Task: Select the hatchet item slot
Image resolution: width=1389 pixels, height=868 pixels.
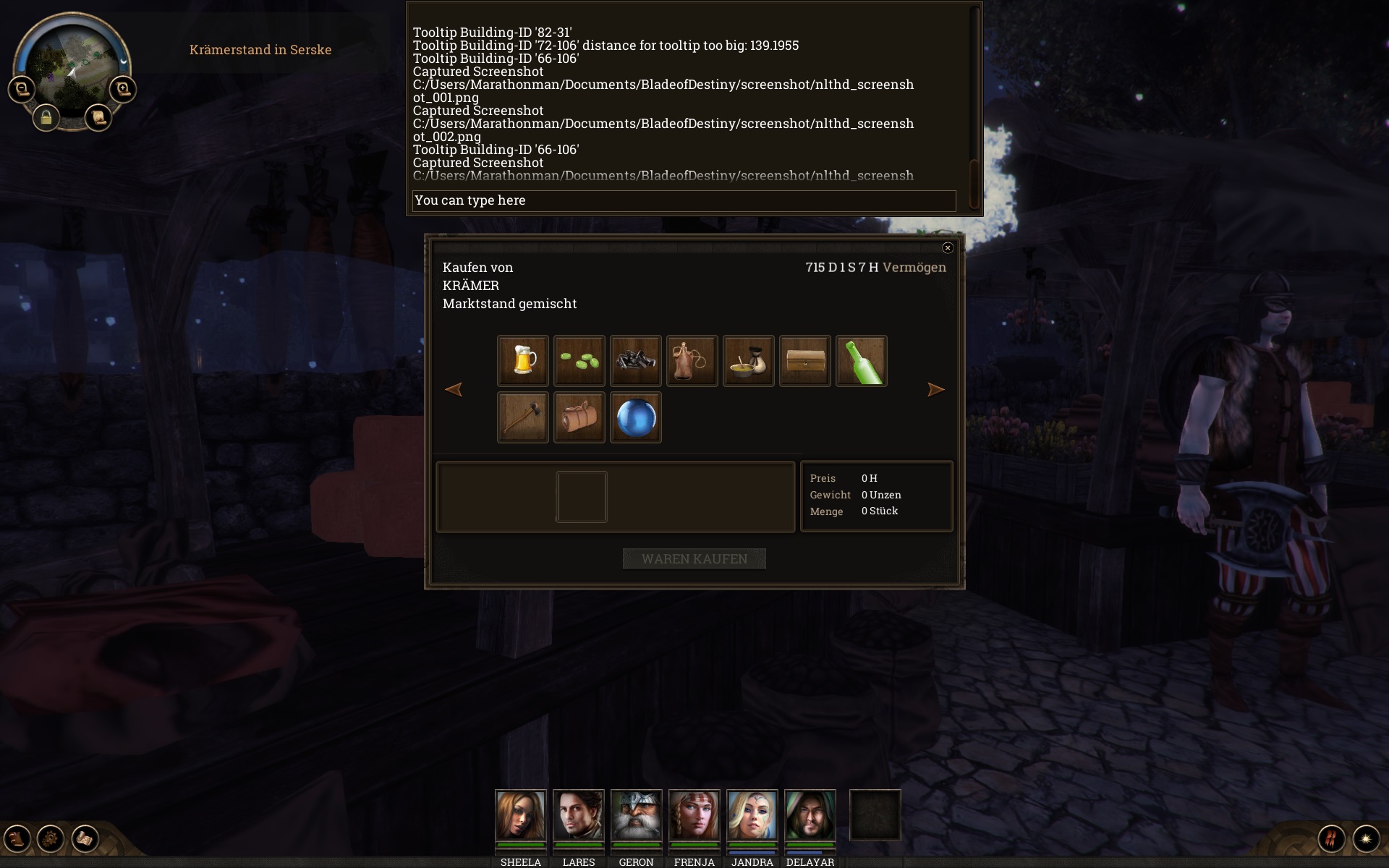Action: click(523, 417)
